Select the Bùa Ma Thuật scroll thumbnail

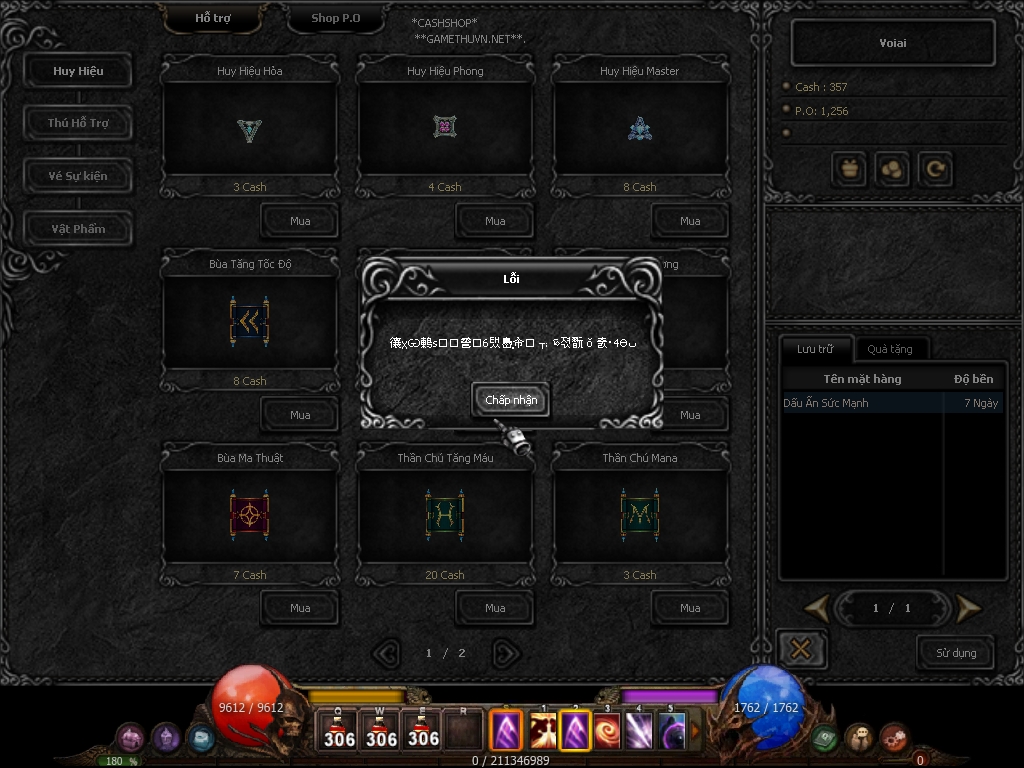point(249,515)
